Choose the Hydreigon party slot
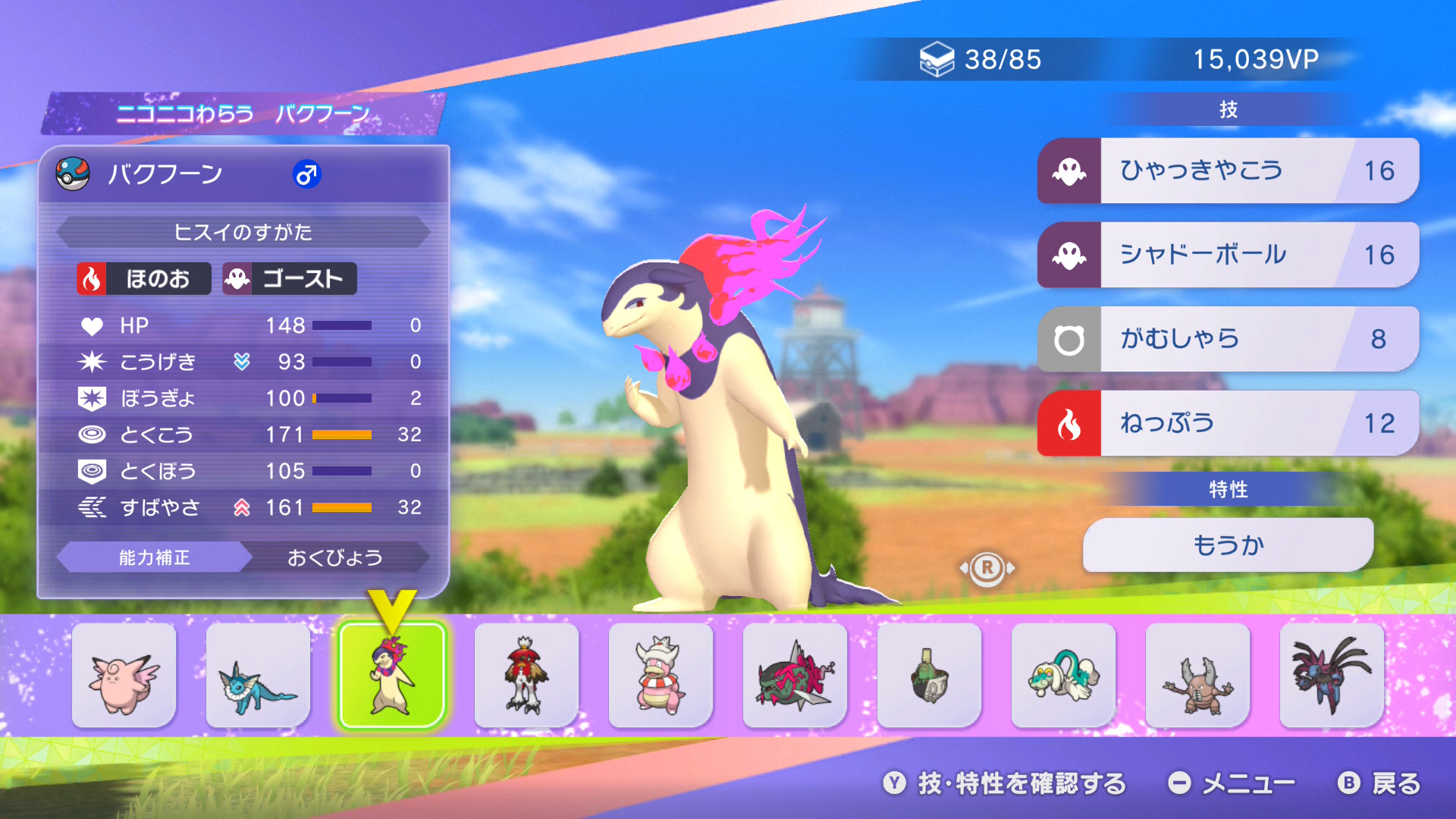This screenshot has height=819, width=1456. pyautogui.click(x=1332, y=675)
